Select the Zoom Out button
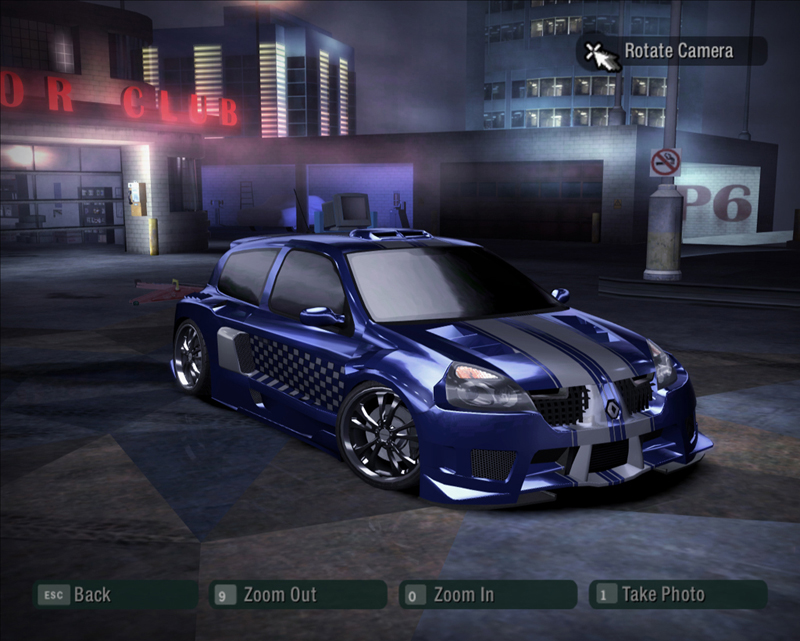The image size is (800, 641). (x=278, y=595)
